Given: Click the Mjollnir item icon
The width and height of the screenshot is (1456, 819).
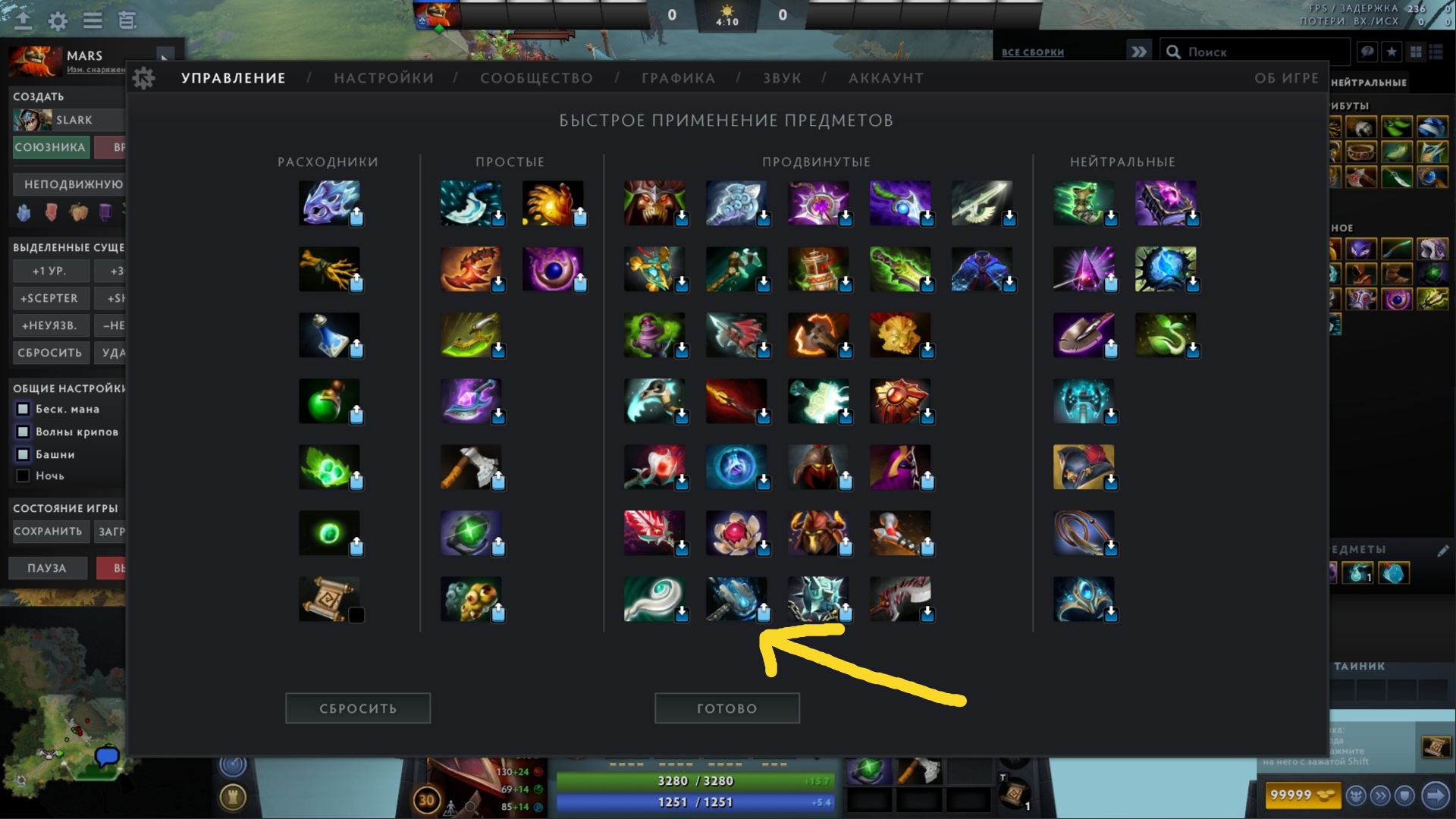Looking at the screenshot, I should click(819, 400).
